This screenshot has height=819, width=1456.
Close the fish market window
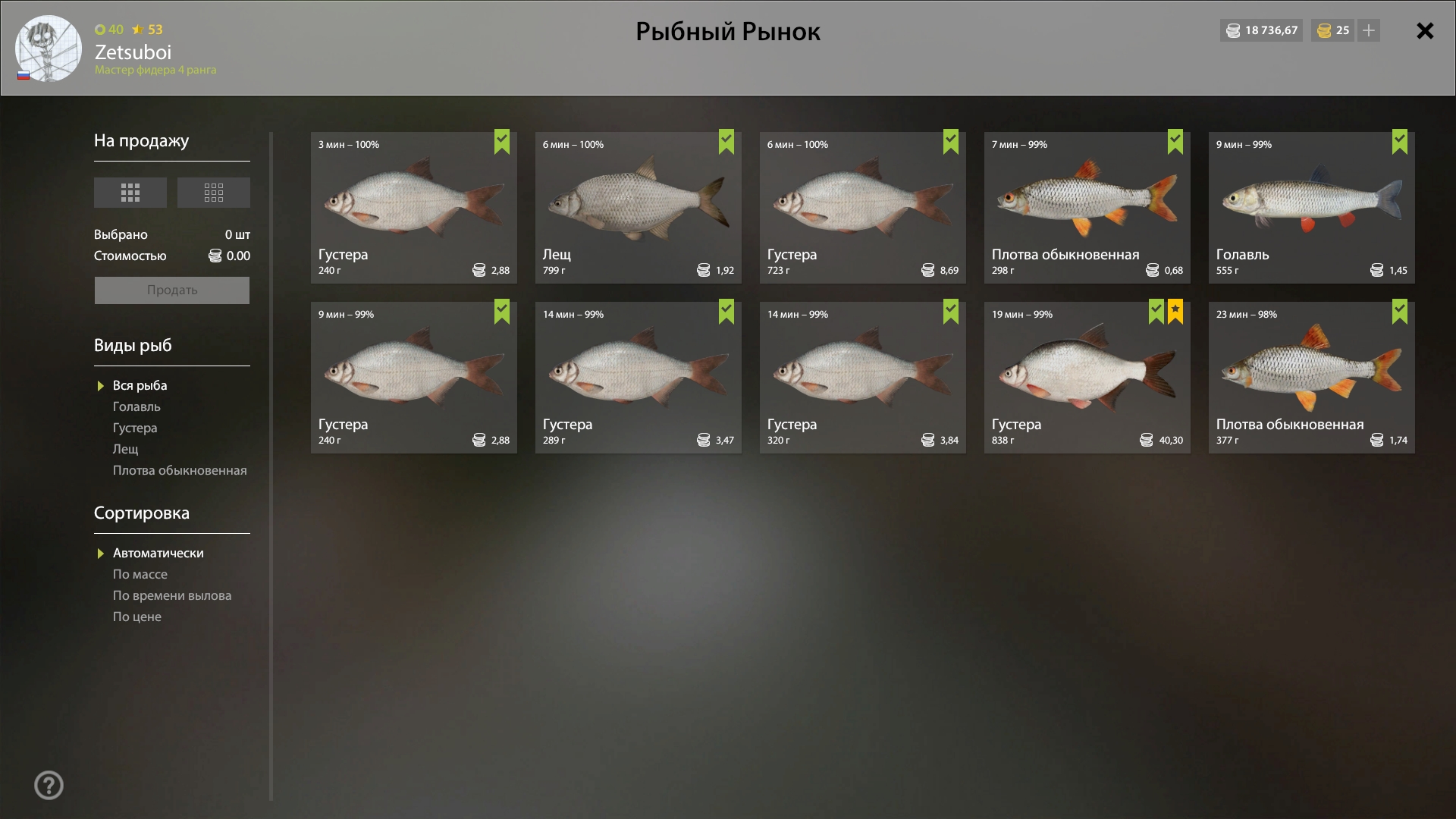(x=1425, y=31)
